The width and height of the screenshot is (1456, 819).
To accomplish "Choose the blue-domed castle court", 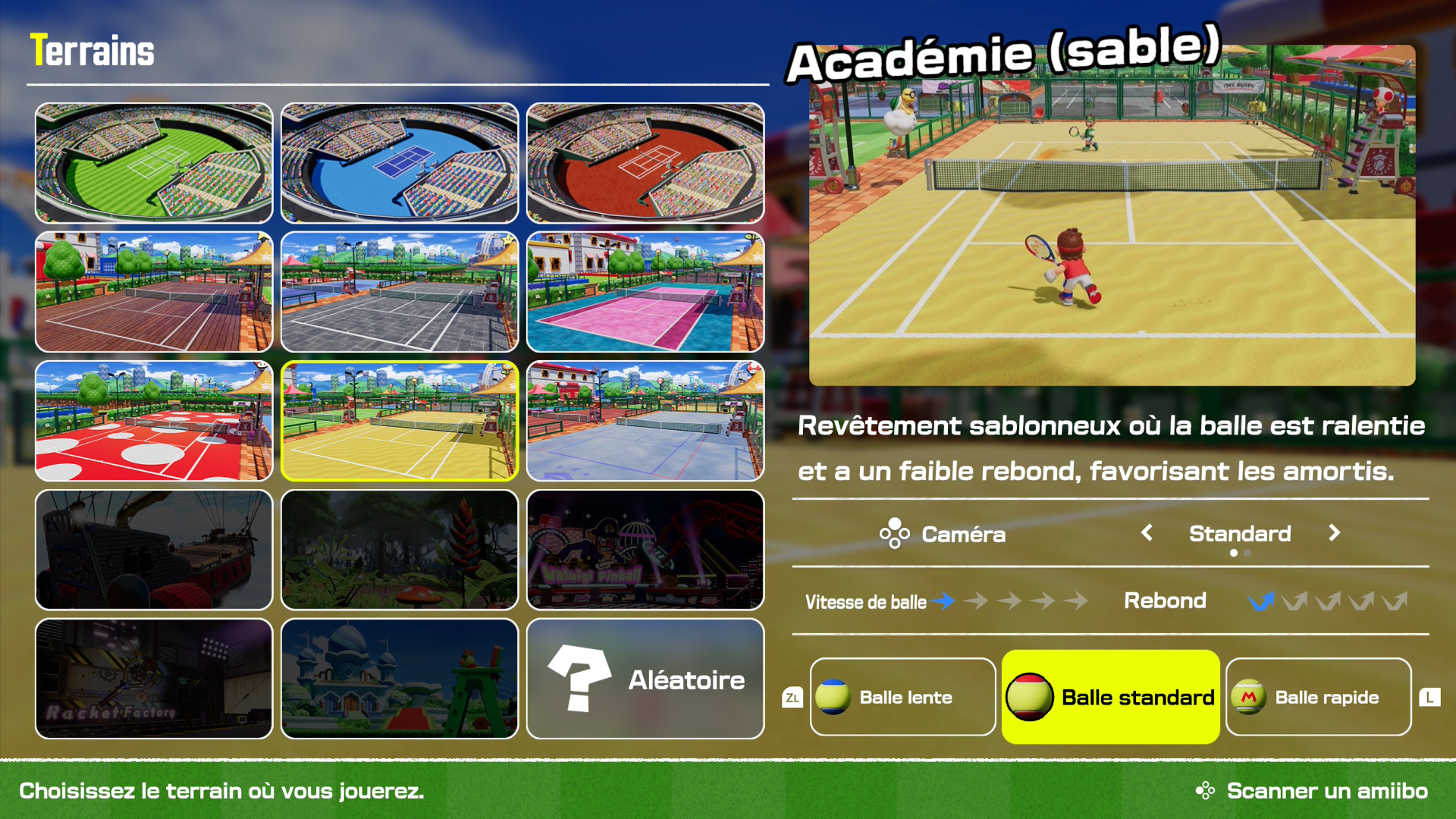I will point(400,679).
